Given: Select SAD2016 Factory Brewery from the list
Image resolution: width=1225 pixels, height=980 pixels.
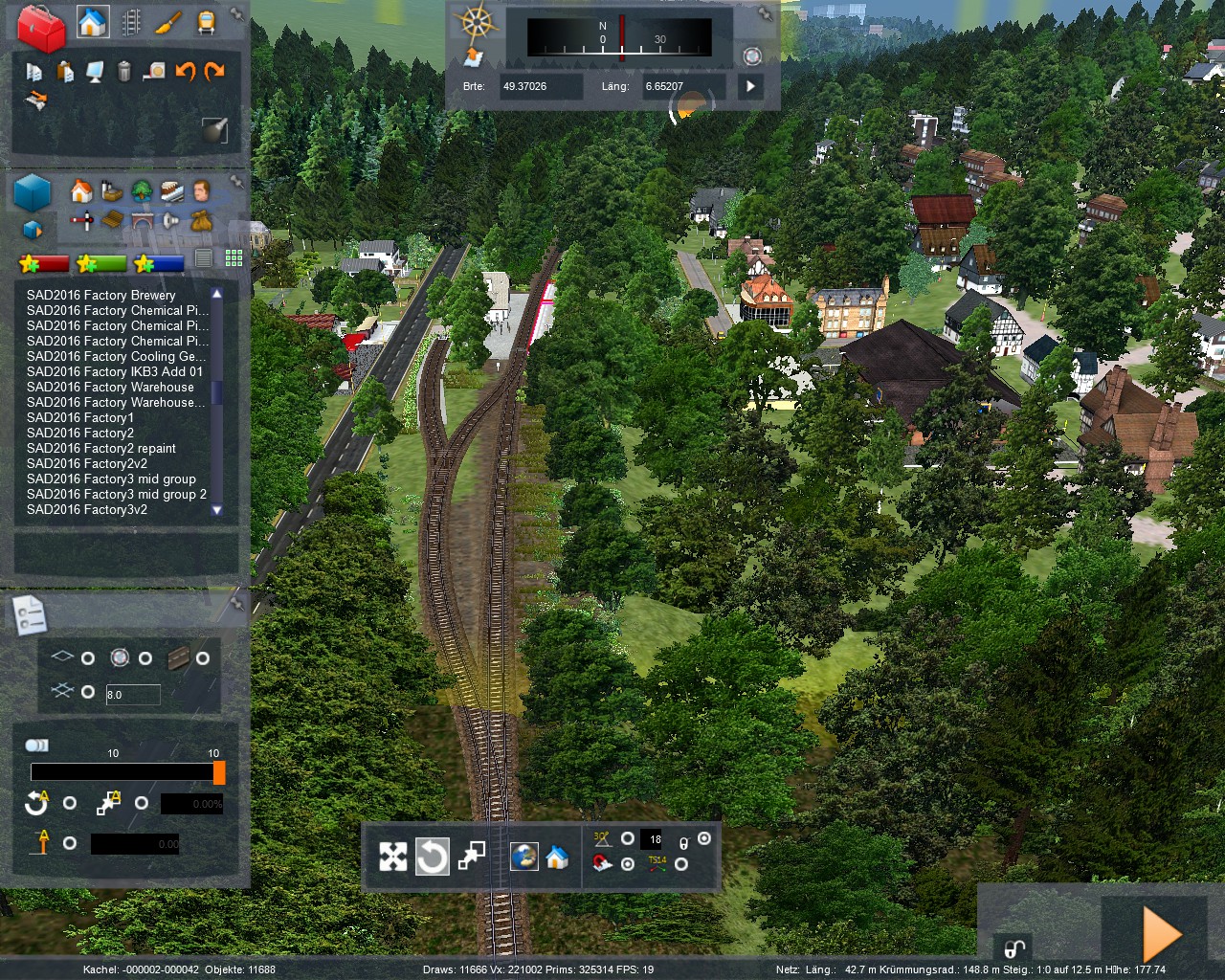Looking at the screenshot, I should [101, 295].
